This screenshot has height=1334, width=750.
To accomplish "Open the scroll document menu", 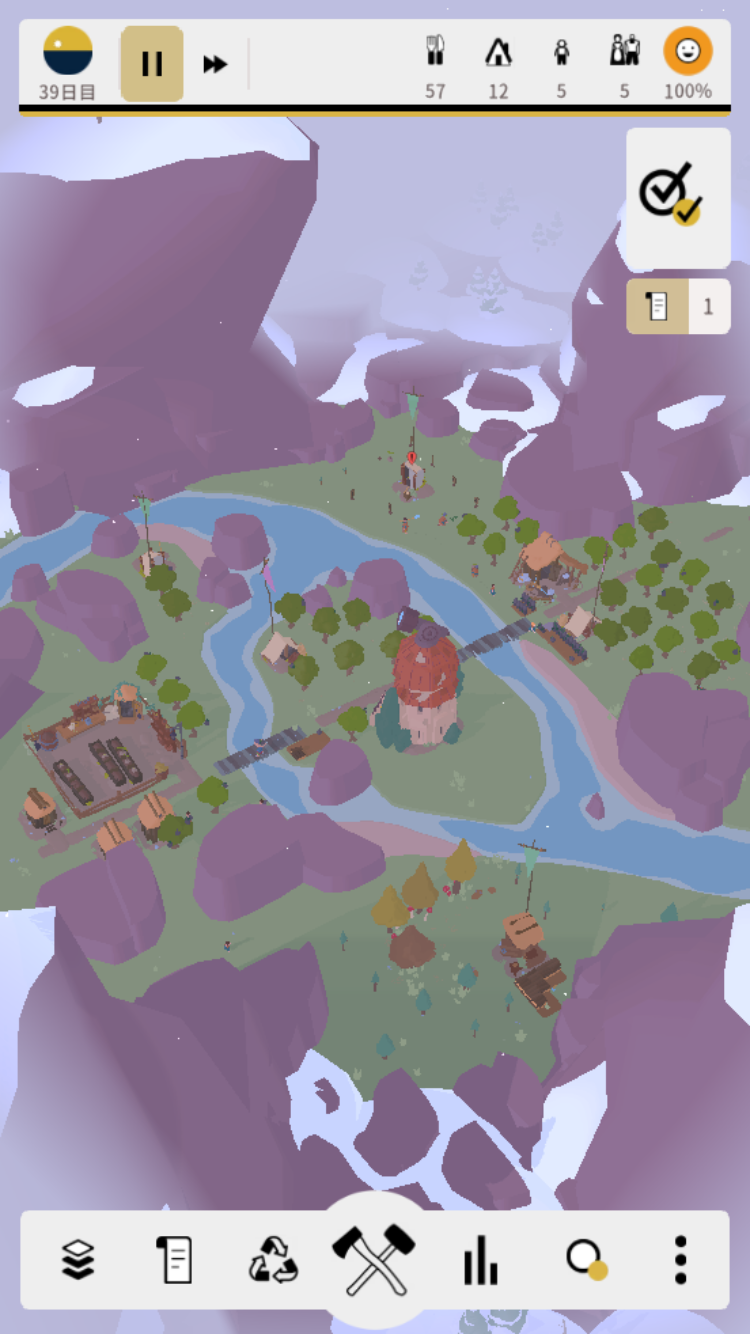I will (174, 1259).
